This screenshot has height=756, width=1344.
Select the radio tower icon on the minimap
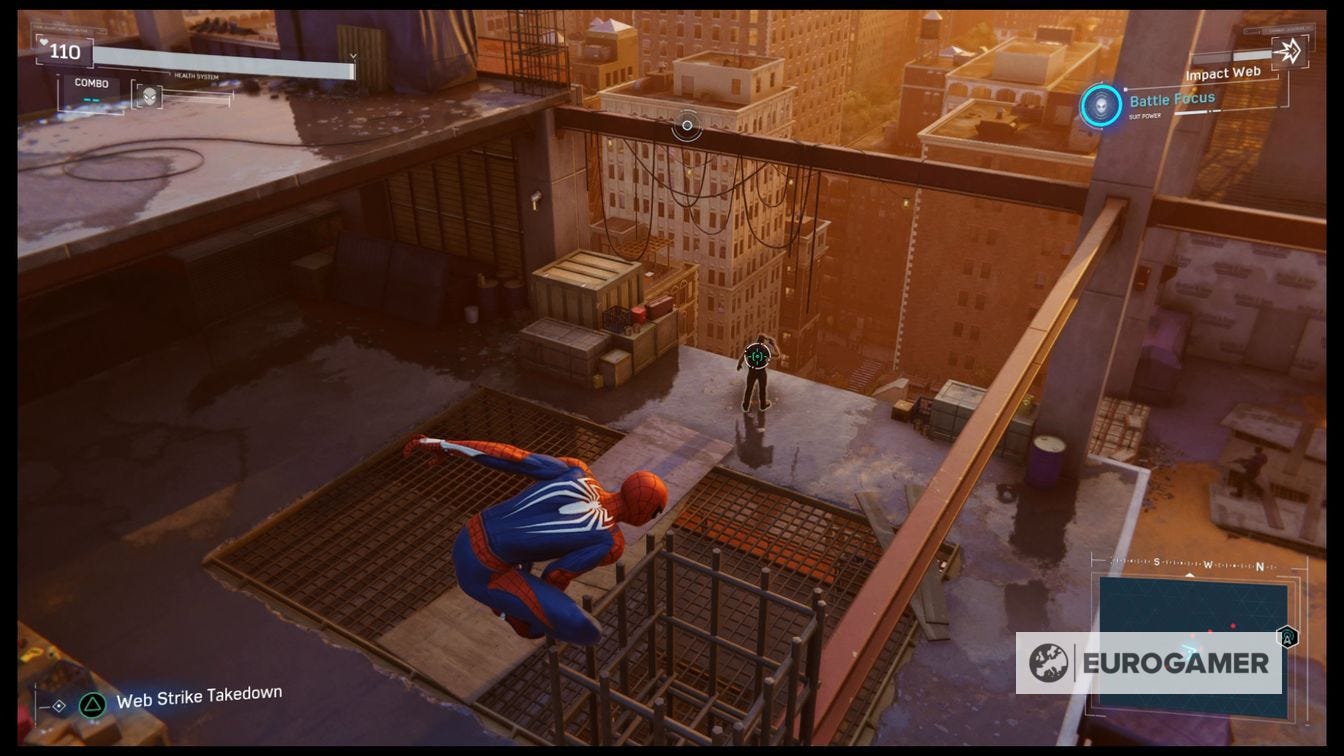[1290, 637]
